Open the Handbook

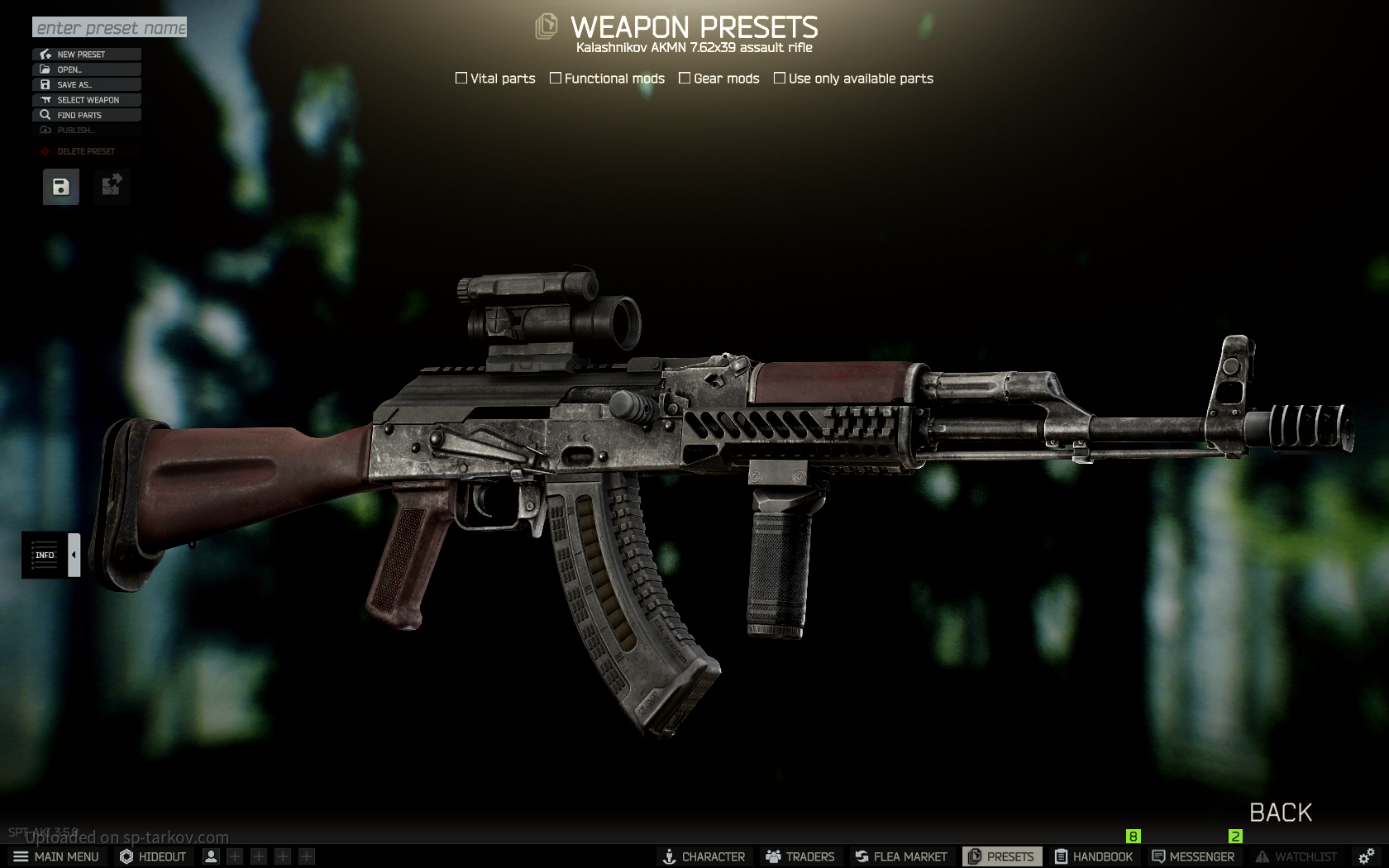pyautogui.click(x=1093, y=856)
